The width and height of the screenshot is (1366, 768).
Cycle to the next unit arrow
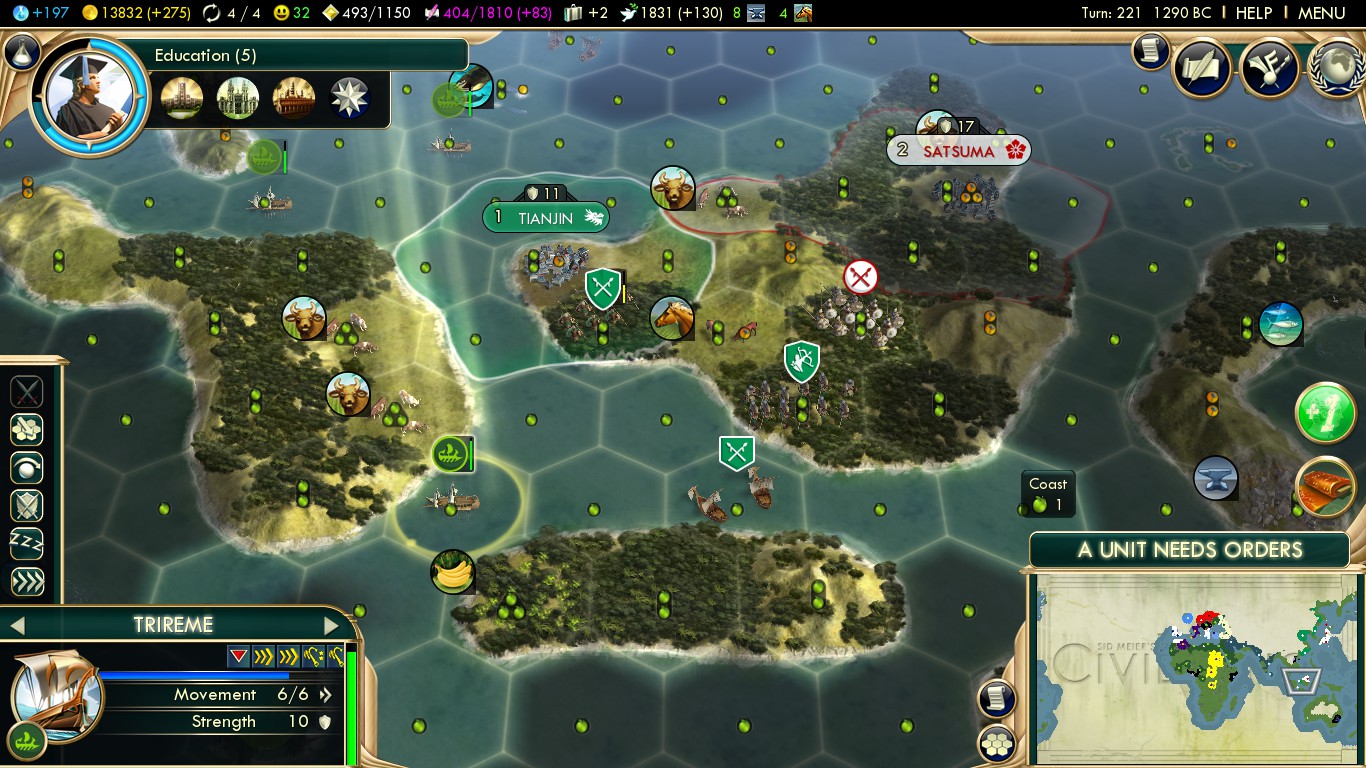(332, 626)
